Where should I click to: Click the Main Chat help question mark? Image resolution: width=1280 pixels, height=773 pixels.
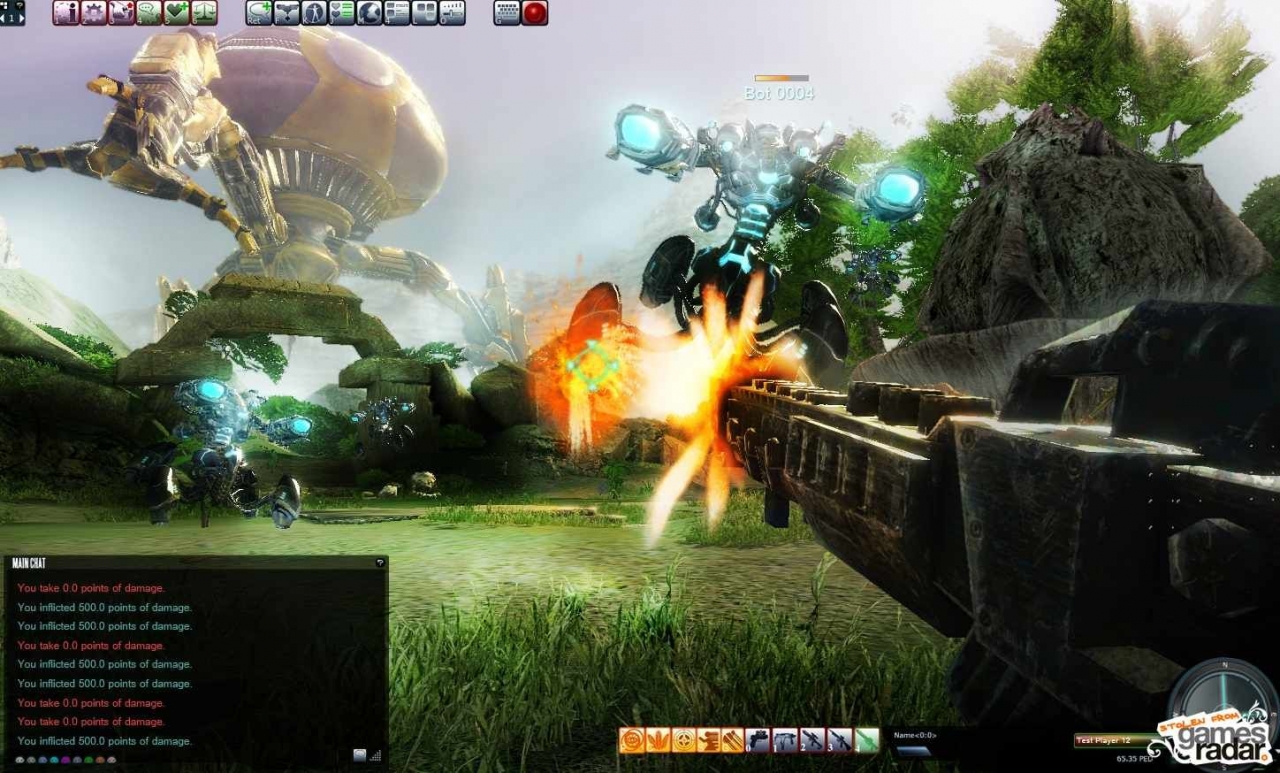(x=380, y=563)
